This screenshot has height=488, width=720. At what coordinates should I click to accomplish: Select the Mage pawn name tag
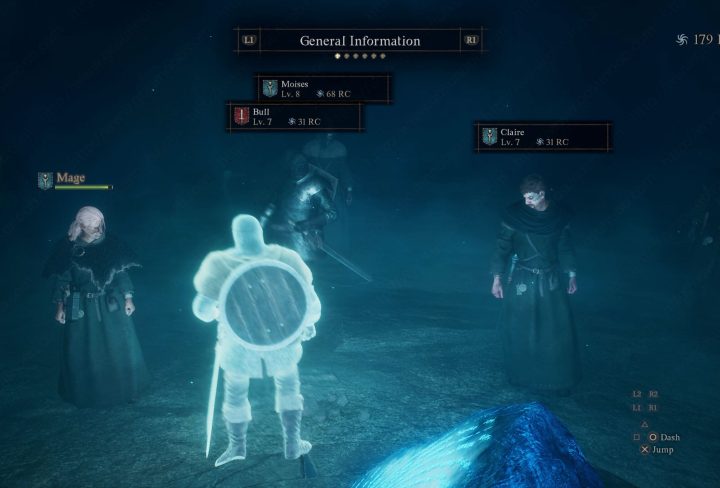[x=71, y=179]
